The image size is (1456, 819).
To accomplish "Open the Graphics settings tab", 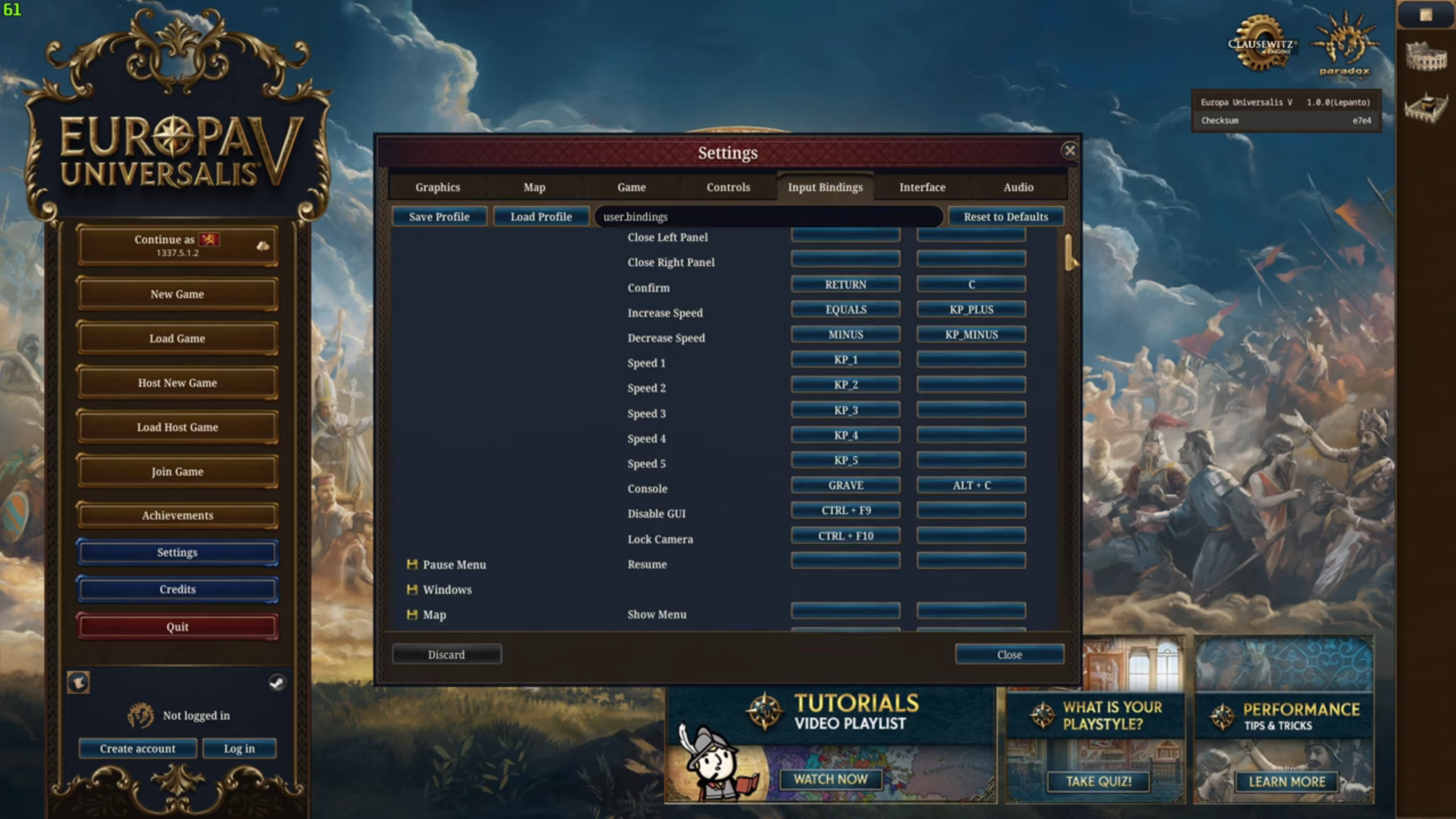I will pos(437,187).
